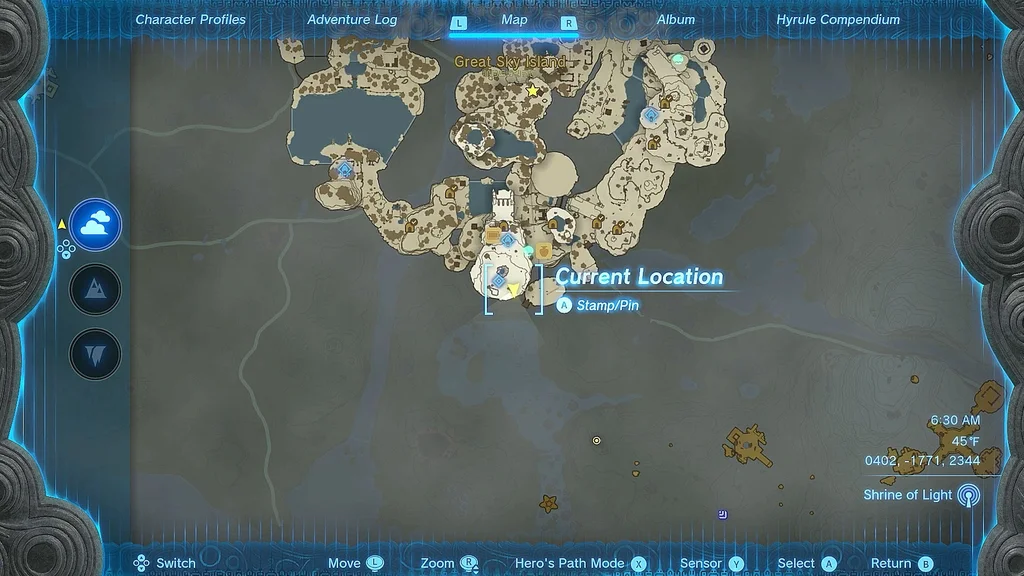
Task: Open the Hyrule Compendium tab
Action: click(x=838, y=20)
